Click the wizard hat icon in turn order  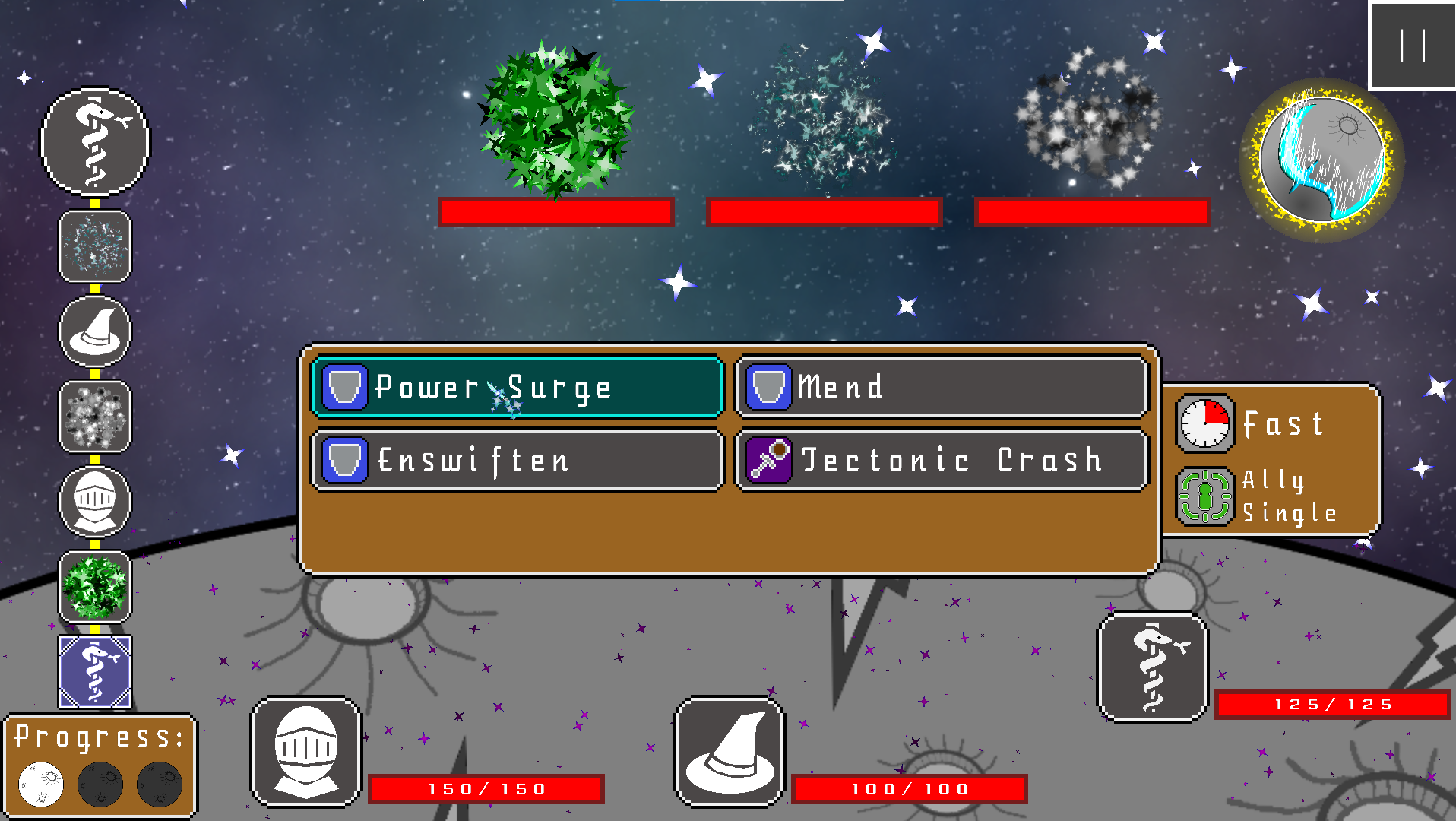click(x=95, y=331)
